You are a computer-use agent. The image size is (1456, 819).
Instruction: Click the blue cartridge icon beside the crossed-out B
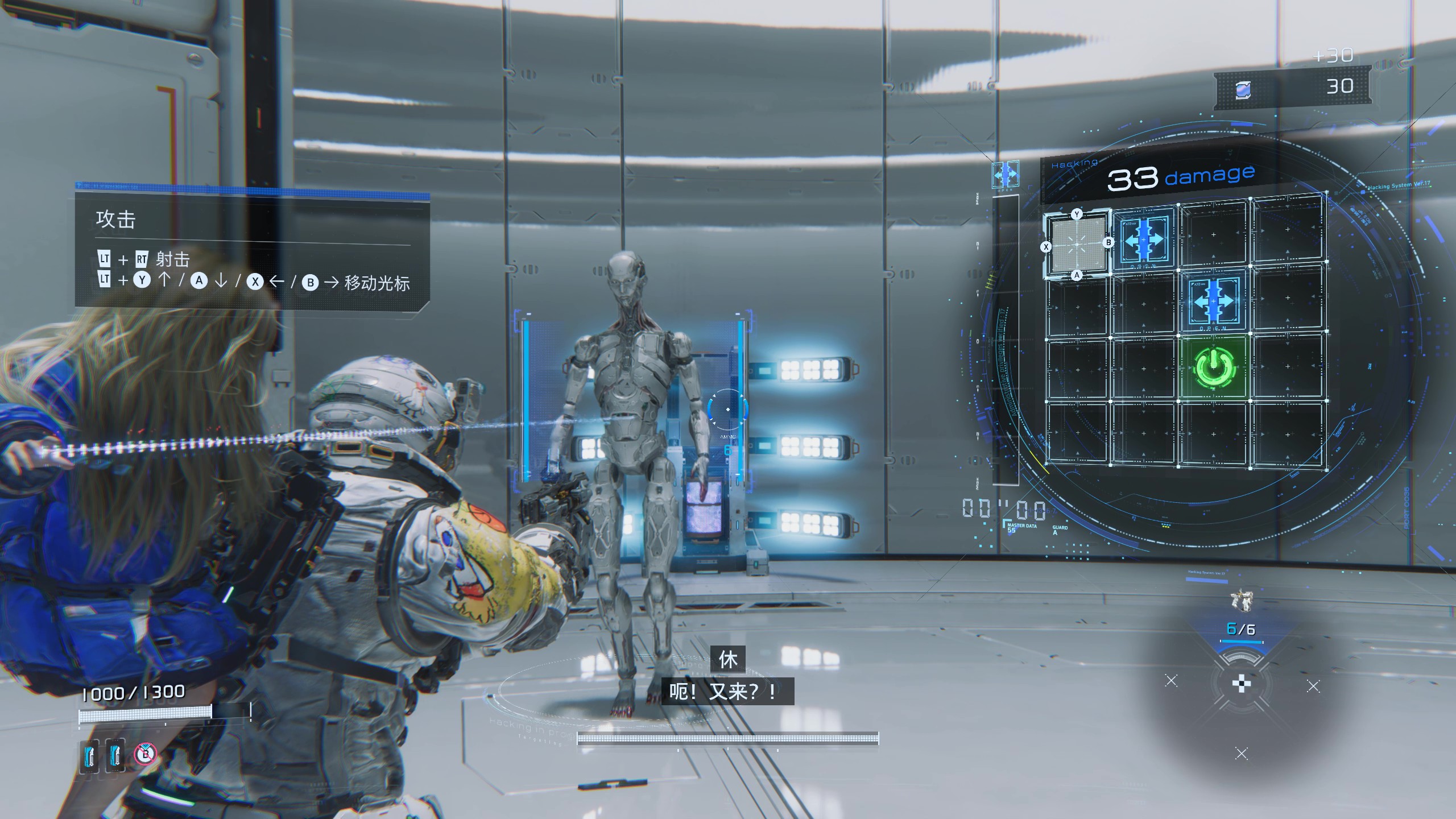click(115, 755)
